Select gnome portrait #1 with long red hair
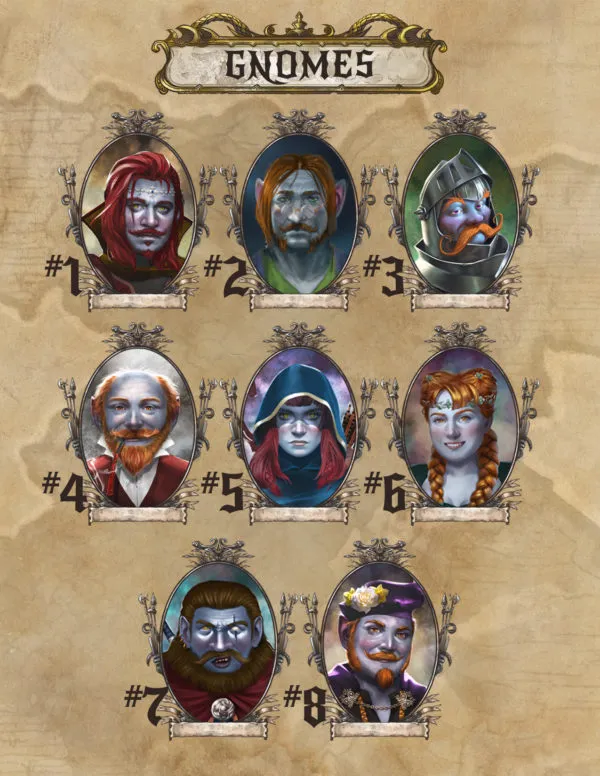Viewport: 600px width, 776px height. coord(138,212)
